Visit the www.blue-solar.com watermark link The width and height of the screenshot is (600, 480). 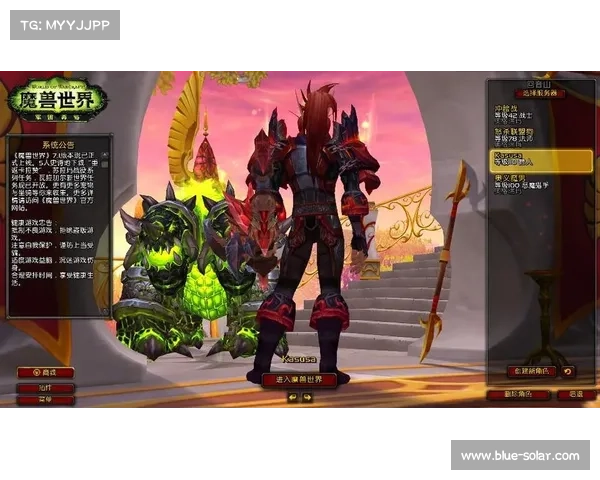coord(519,456)
